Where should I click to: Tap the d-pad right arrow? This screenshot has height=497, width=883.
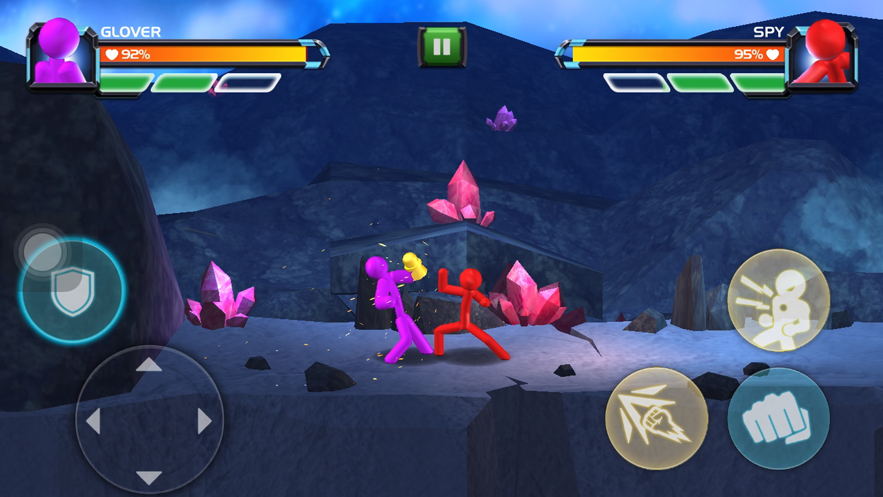tap(205, 422)
